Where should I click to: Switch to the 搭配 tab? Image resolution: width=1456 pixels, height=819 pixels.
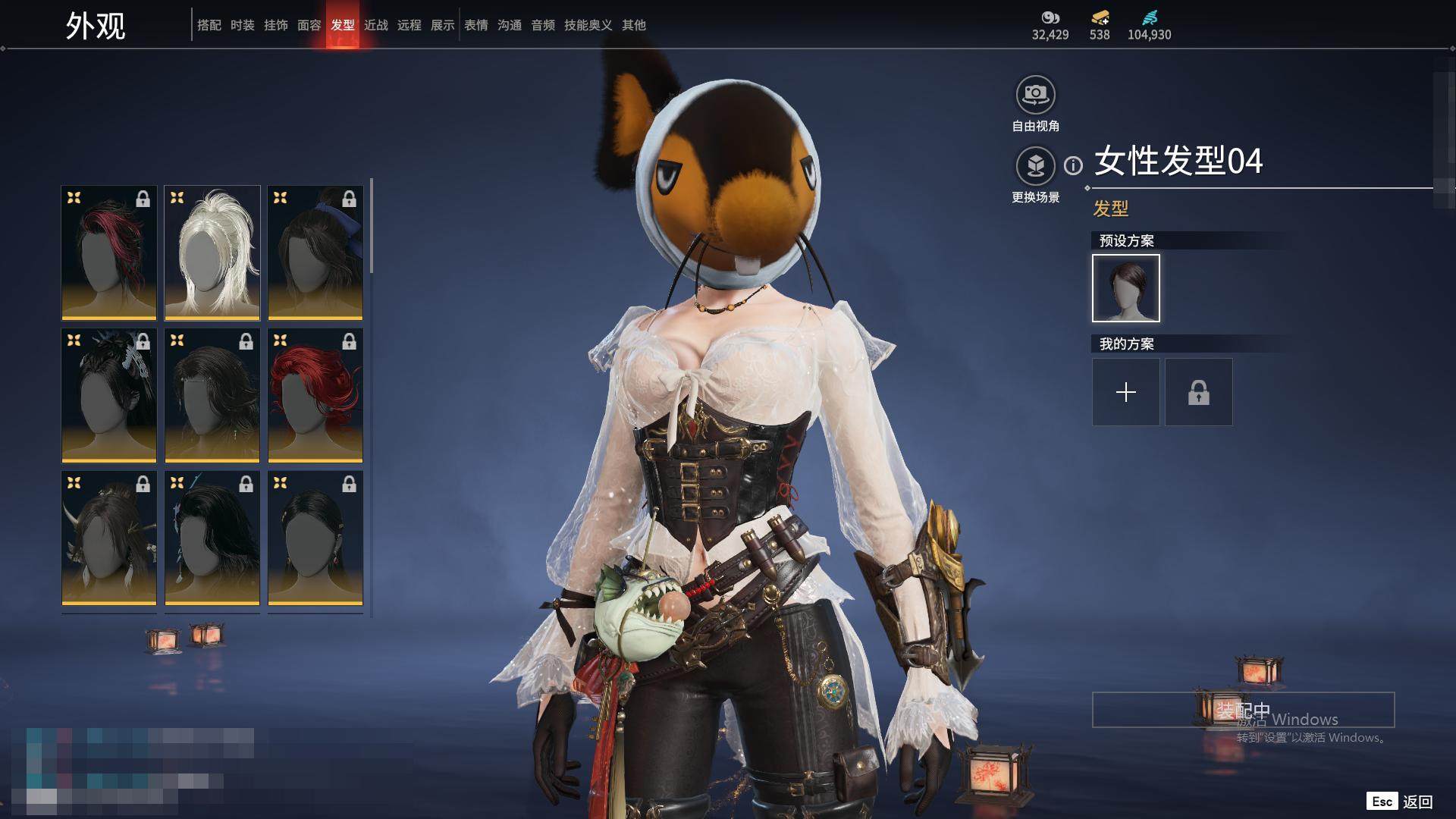[209, 25]
